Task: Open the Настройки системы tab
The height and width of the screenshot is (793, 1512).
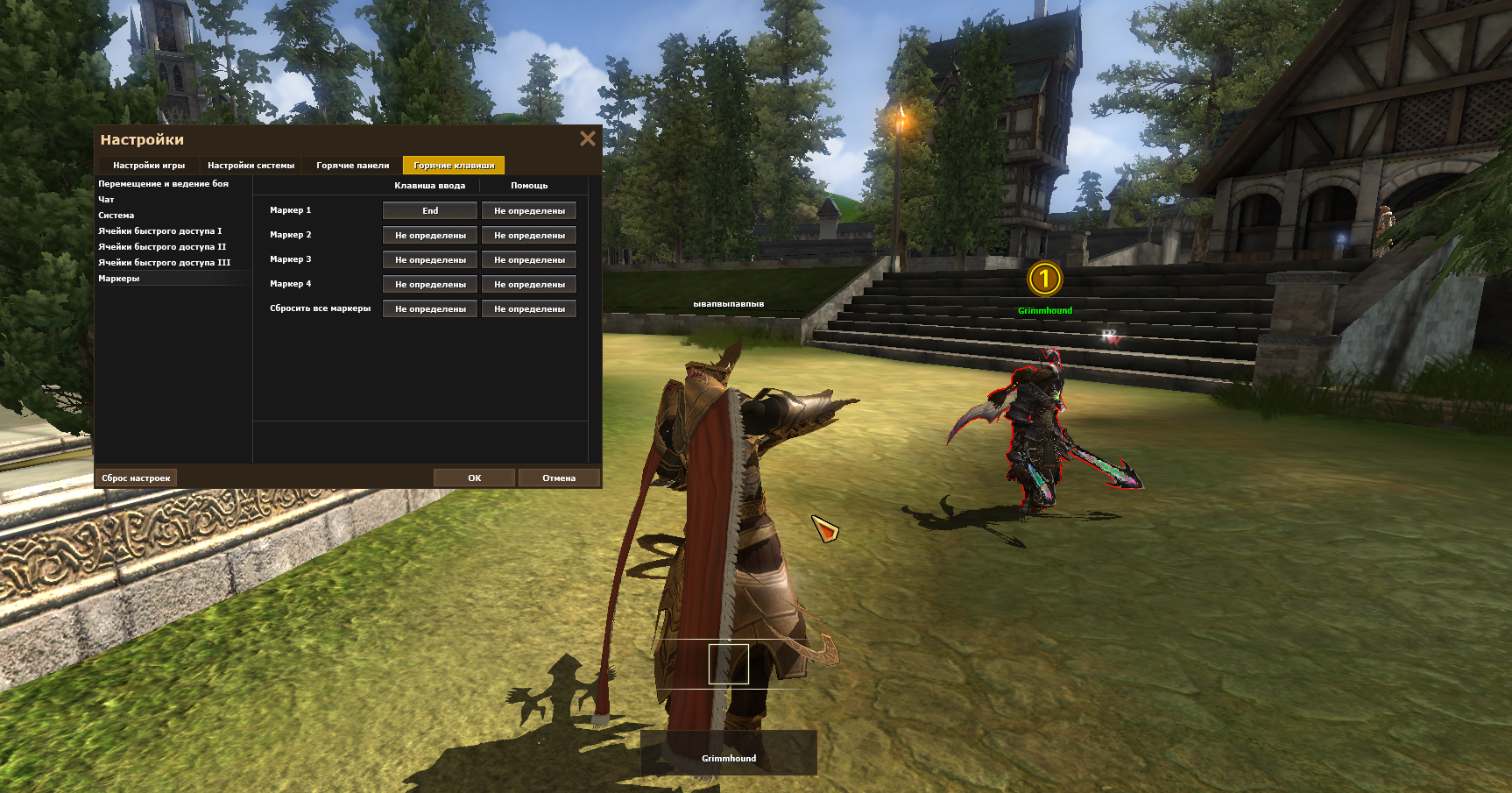Action: pos(251,166)
